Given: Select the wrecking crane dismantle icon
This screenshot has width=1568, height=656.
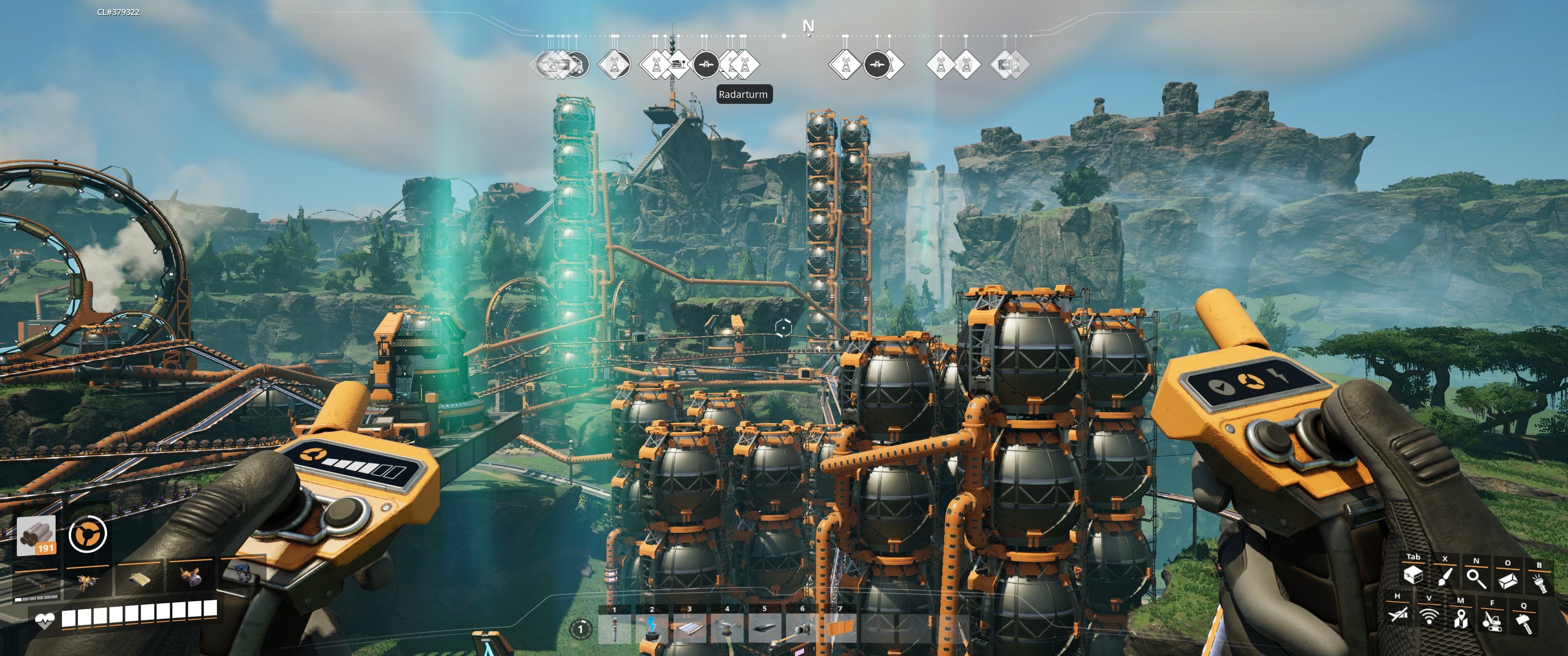Looking at the screenshot, I should tap(1491, 621).
